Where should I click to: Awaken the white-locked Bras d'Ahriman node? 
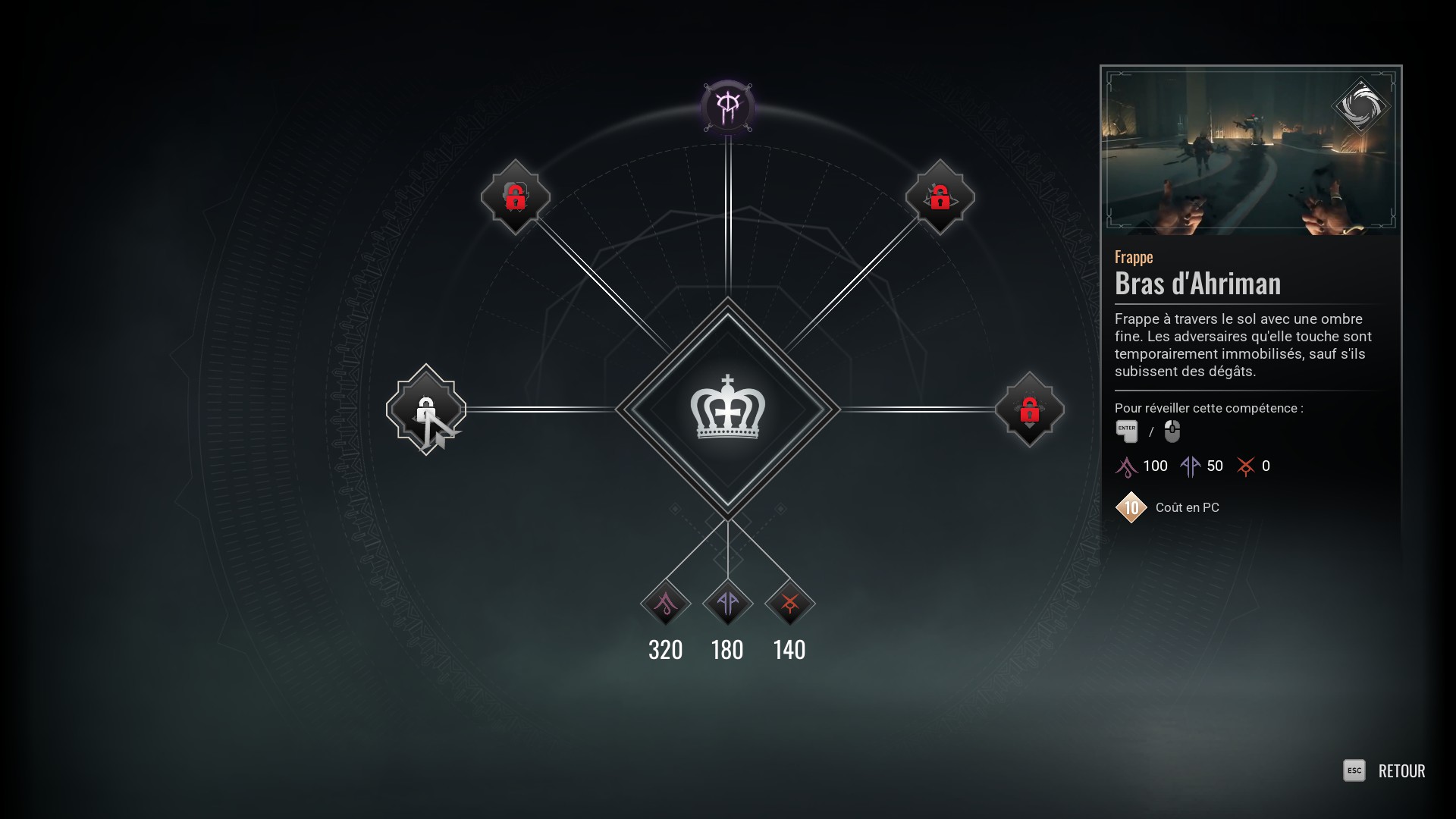point(426,409)
